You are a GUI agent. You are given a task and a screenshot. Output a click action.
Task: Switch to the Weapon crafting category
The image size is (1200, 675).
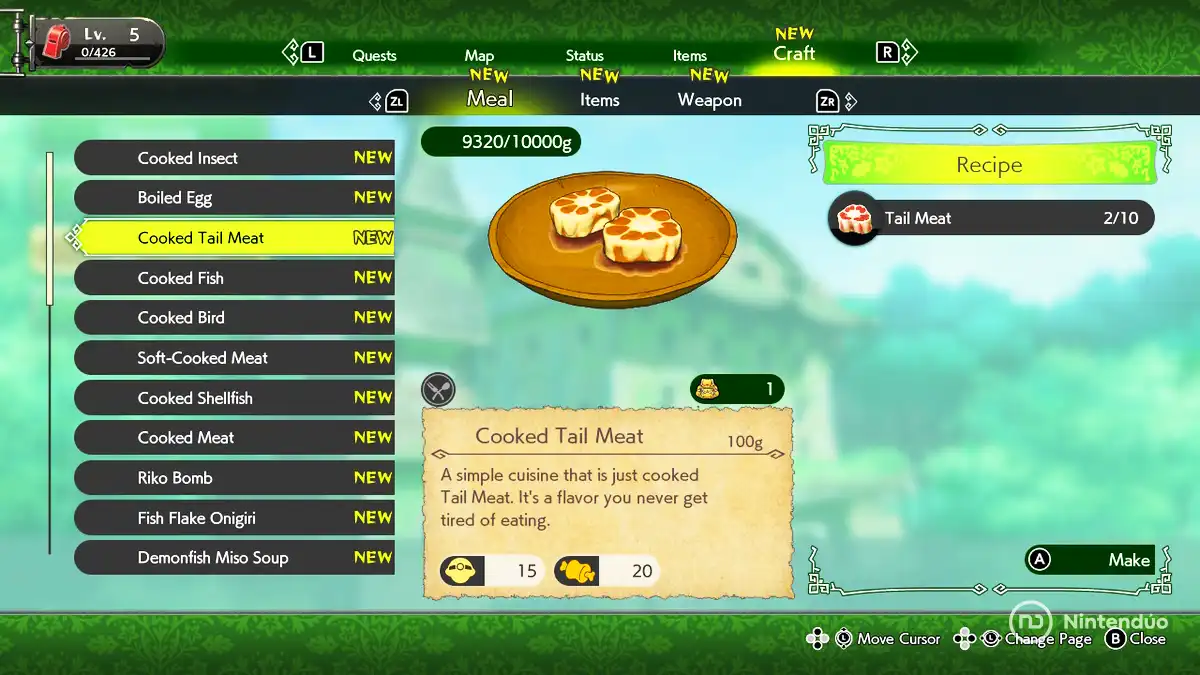click(709, 100)
